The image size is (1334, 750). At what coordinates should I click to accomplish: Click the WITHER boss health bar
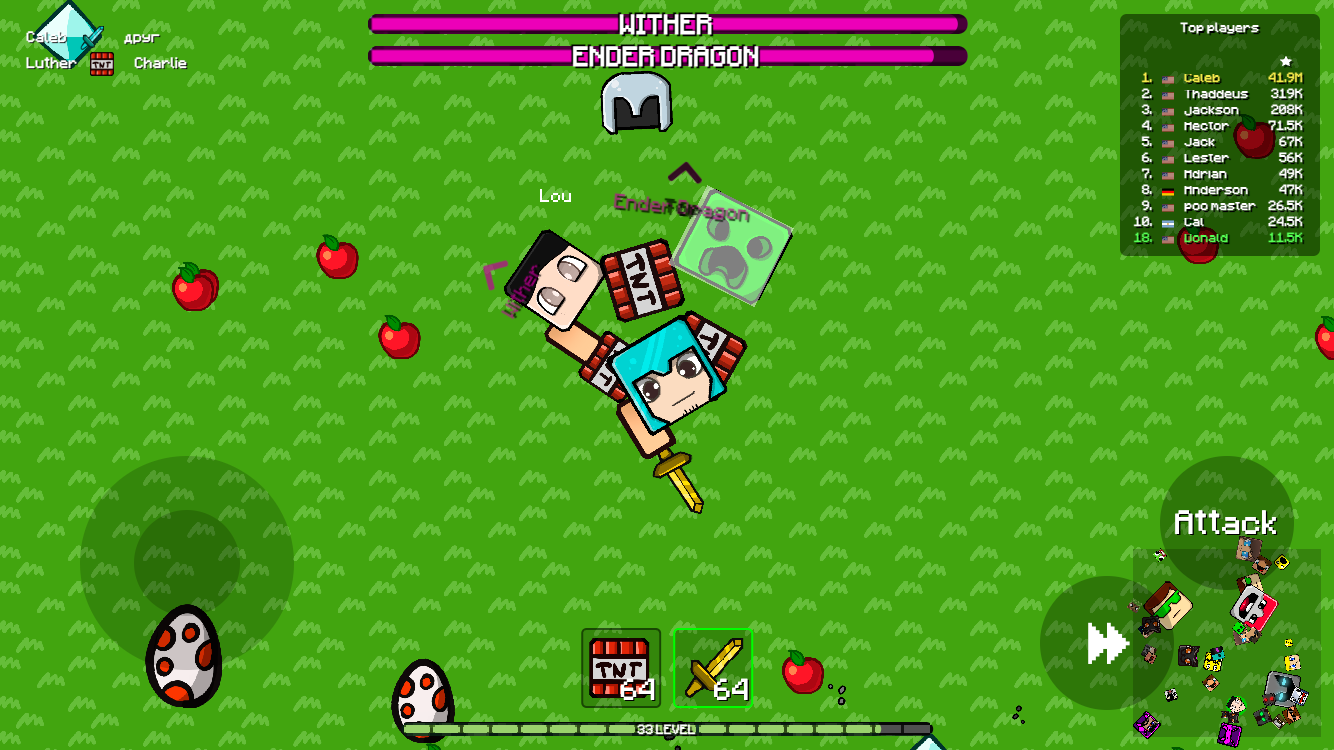(667, 25)
